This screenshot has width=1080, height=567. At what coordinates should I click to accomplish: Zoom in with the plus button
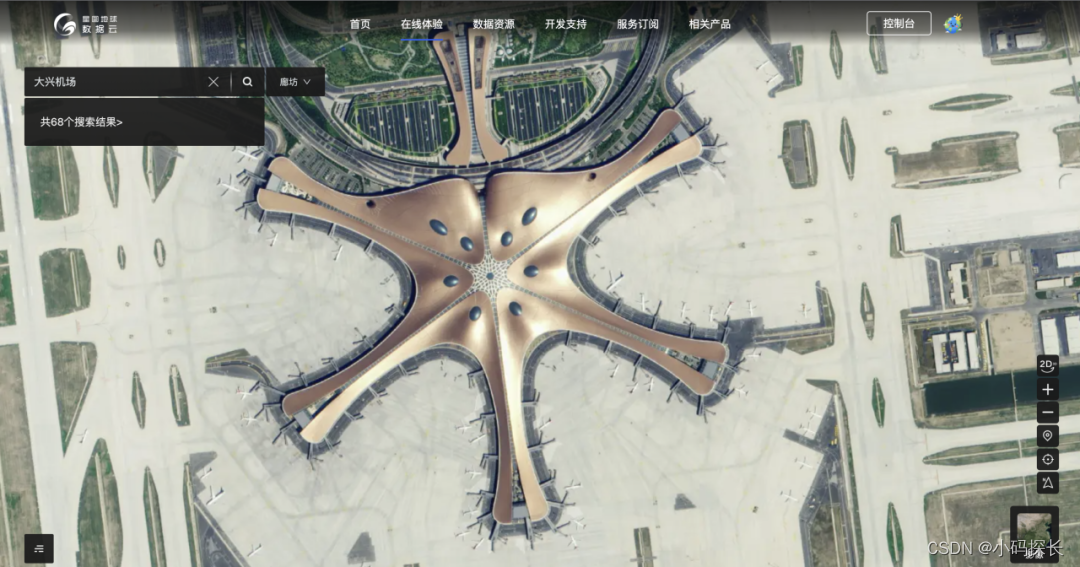[1048, 389]
